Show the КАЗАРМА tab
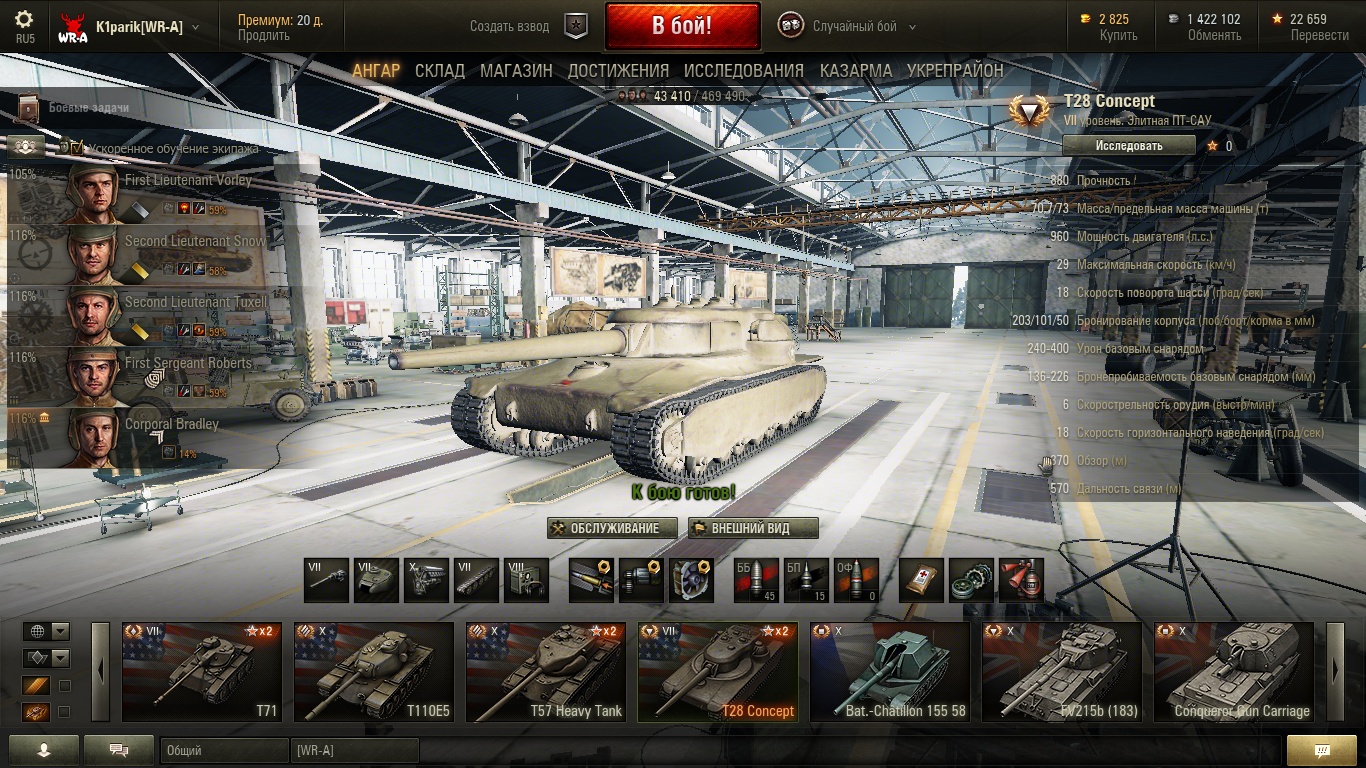This screenshot has height=768, width=1366. pos(856,71)
